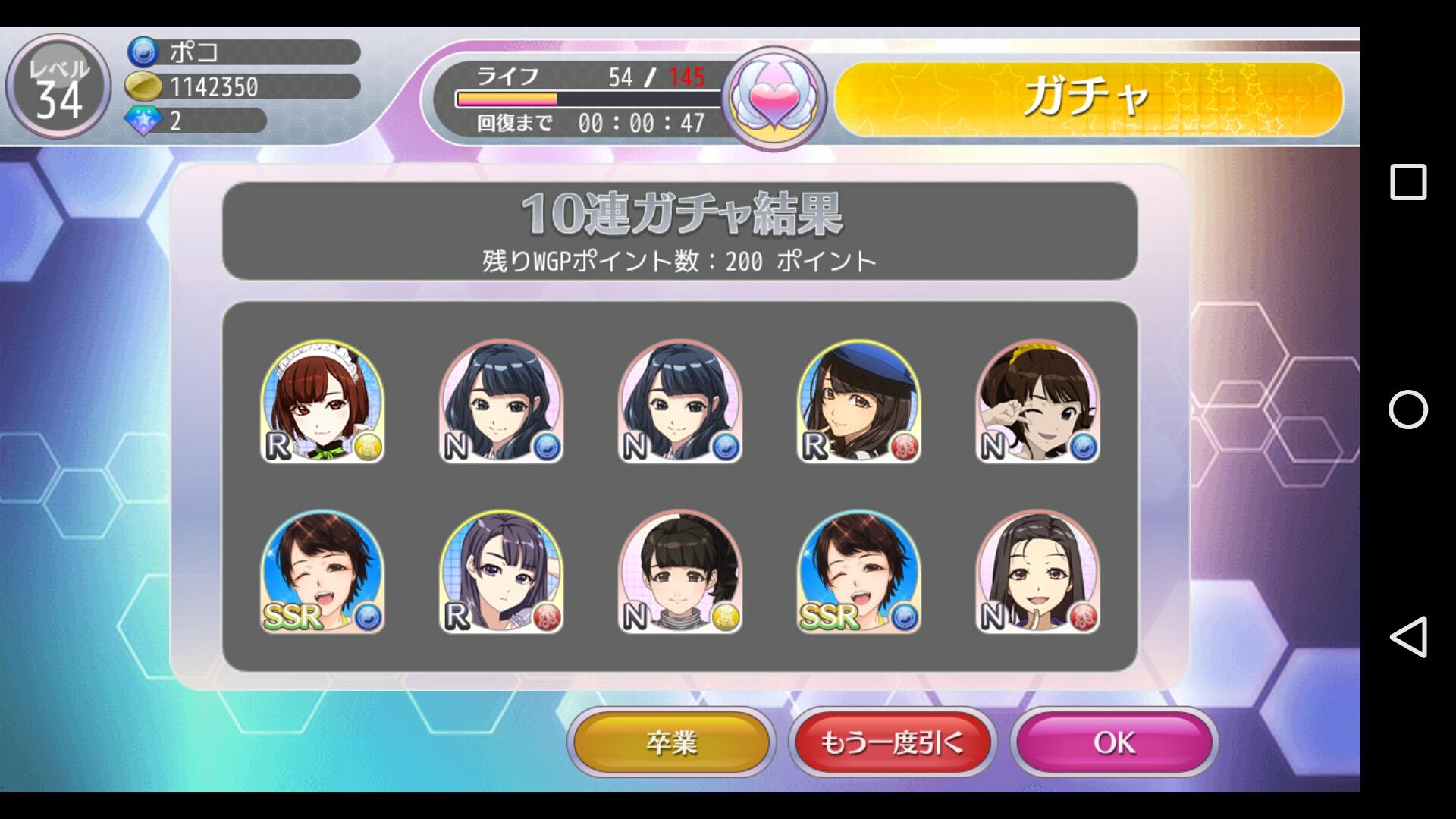This screenshot has width=1456, height=819.
Task: View the N long black-haired girl card
Action: 1037,573
